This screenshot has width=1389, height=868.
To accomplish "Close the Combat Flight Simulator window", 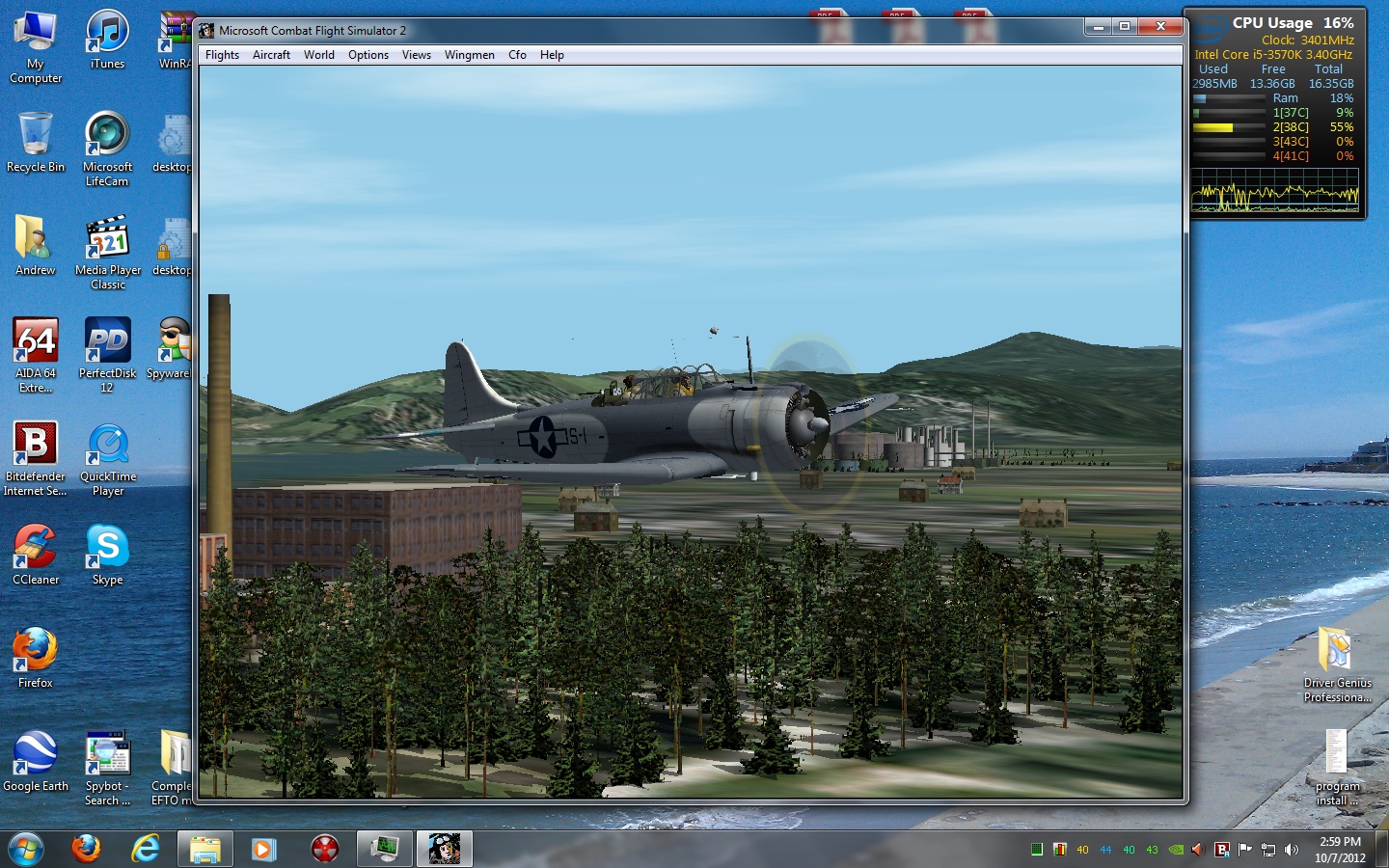I will point(1160,27).
